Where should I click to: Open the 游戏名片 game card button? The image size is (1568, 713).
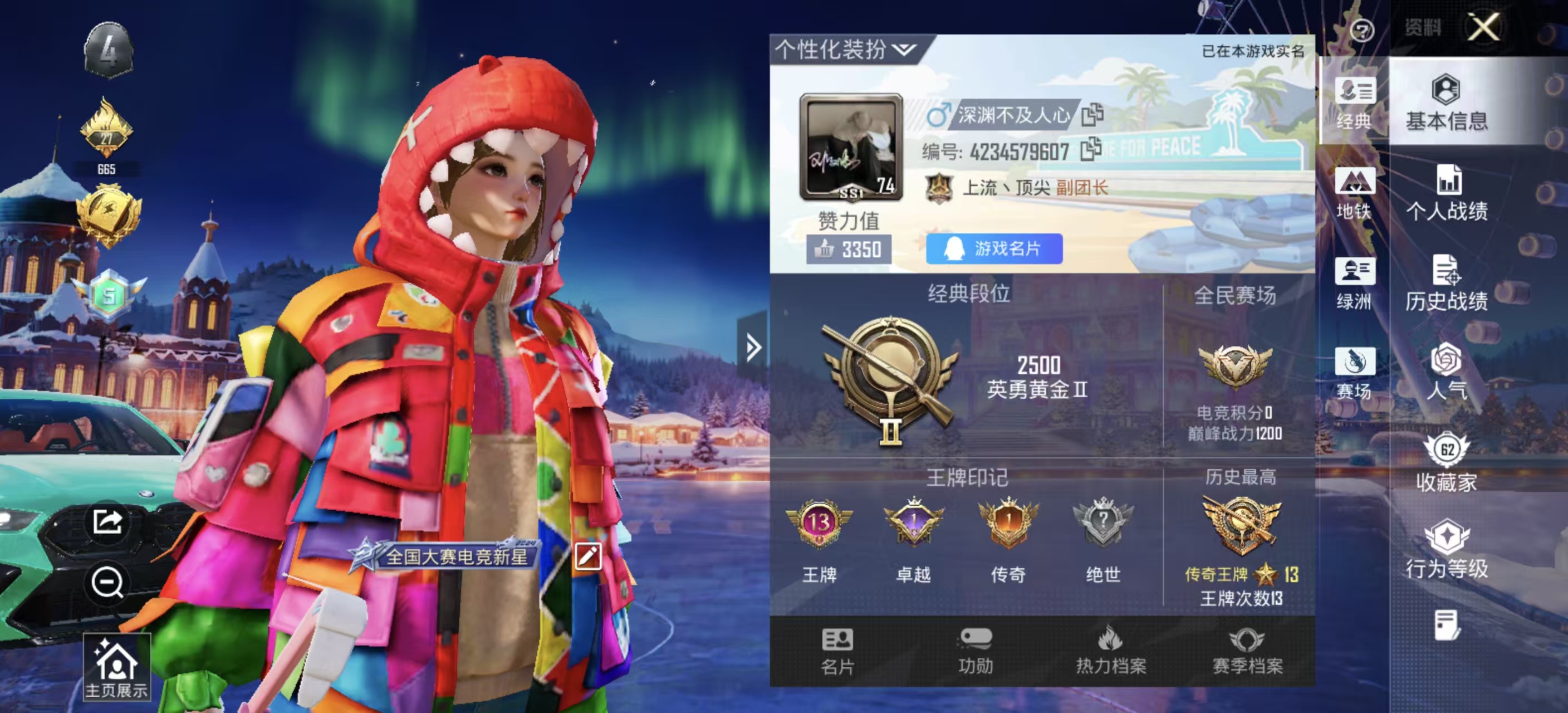993,248
